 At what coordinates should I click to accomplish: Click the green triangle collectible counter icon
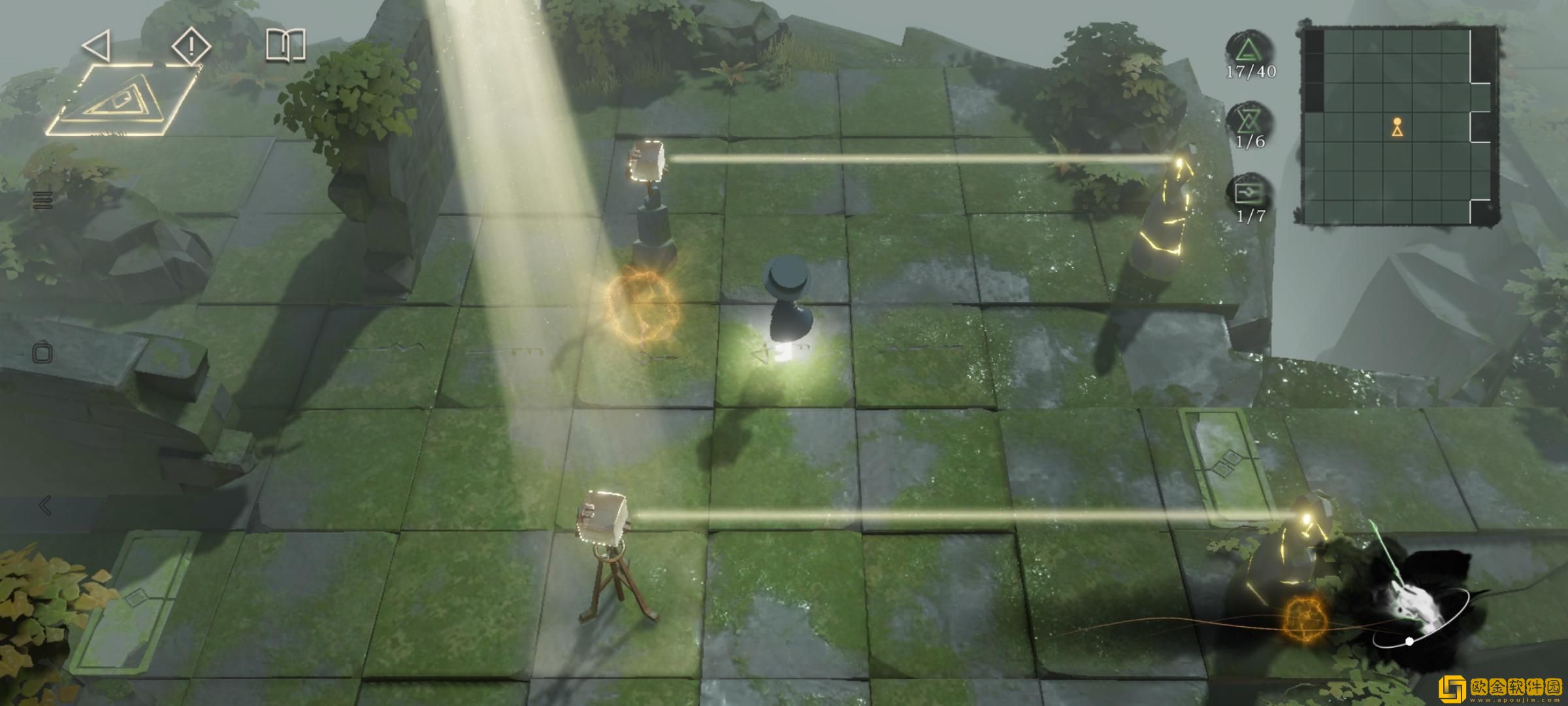coord(1249,49)
